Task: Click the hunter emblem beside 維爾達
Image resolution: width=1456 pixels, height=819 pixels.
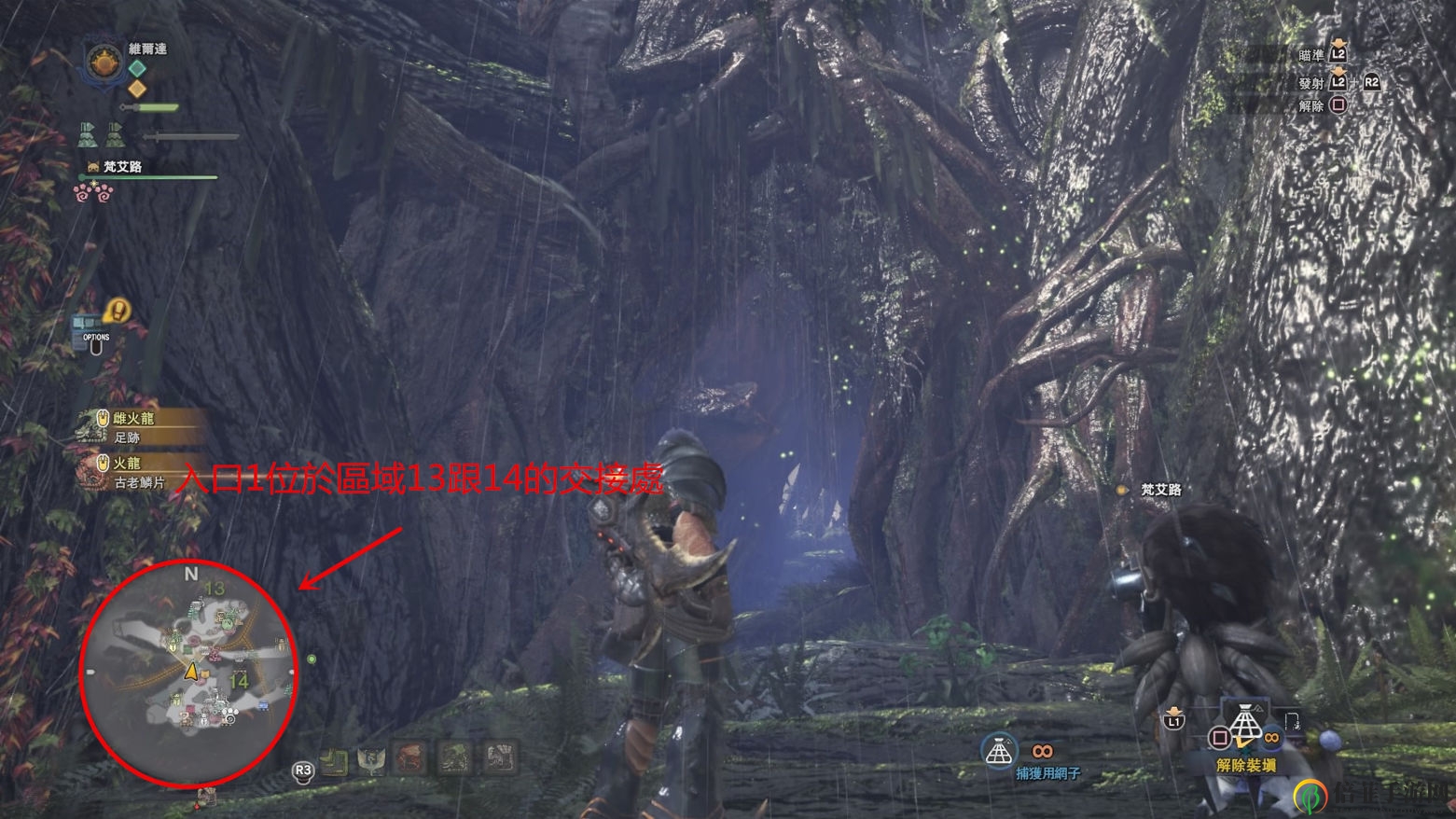Action: [101, 63]
